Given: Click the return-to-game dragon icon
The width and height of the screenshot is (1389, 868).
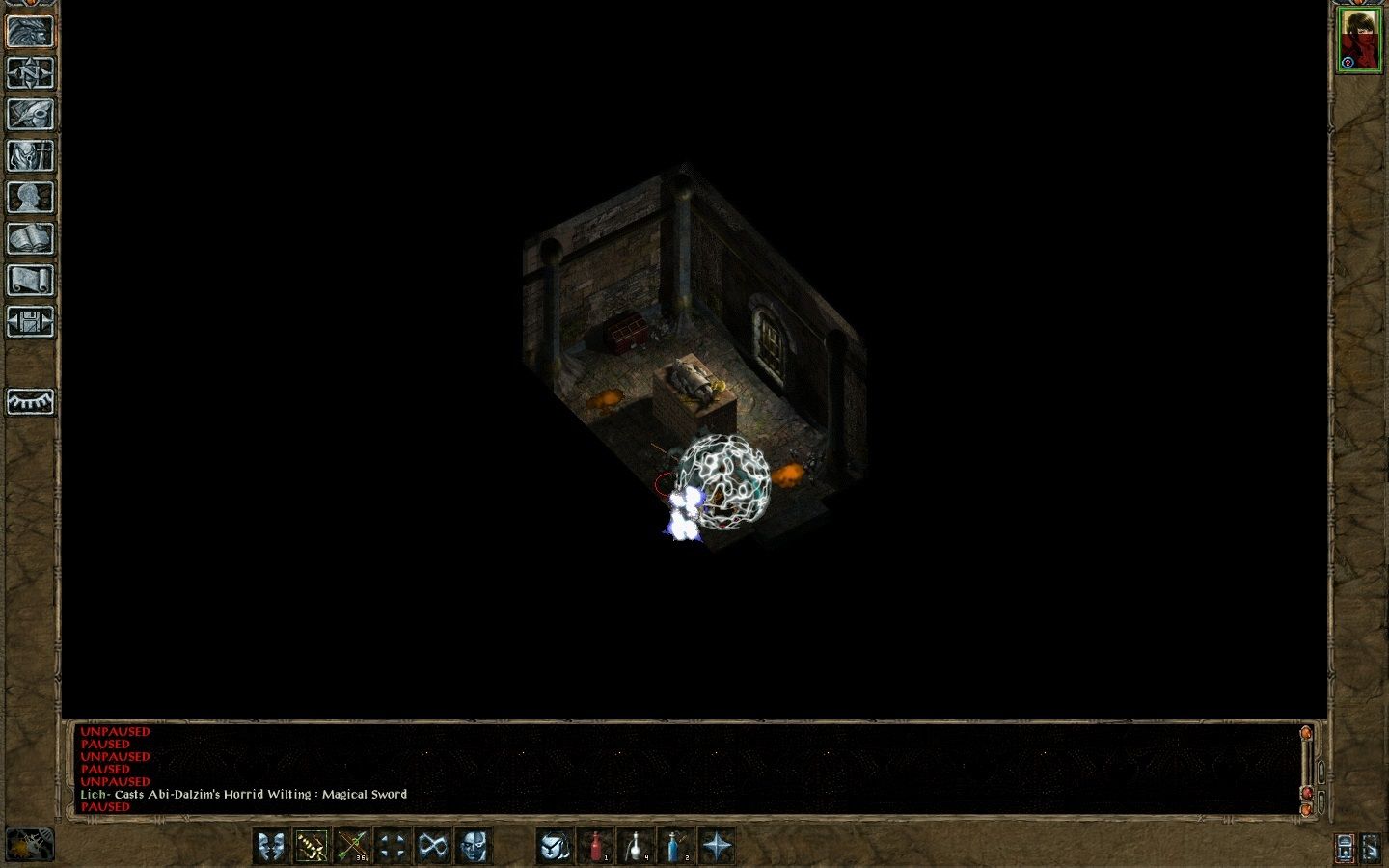Looking at the screenshot, I should pos(29,29).
